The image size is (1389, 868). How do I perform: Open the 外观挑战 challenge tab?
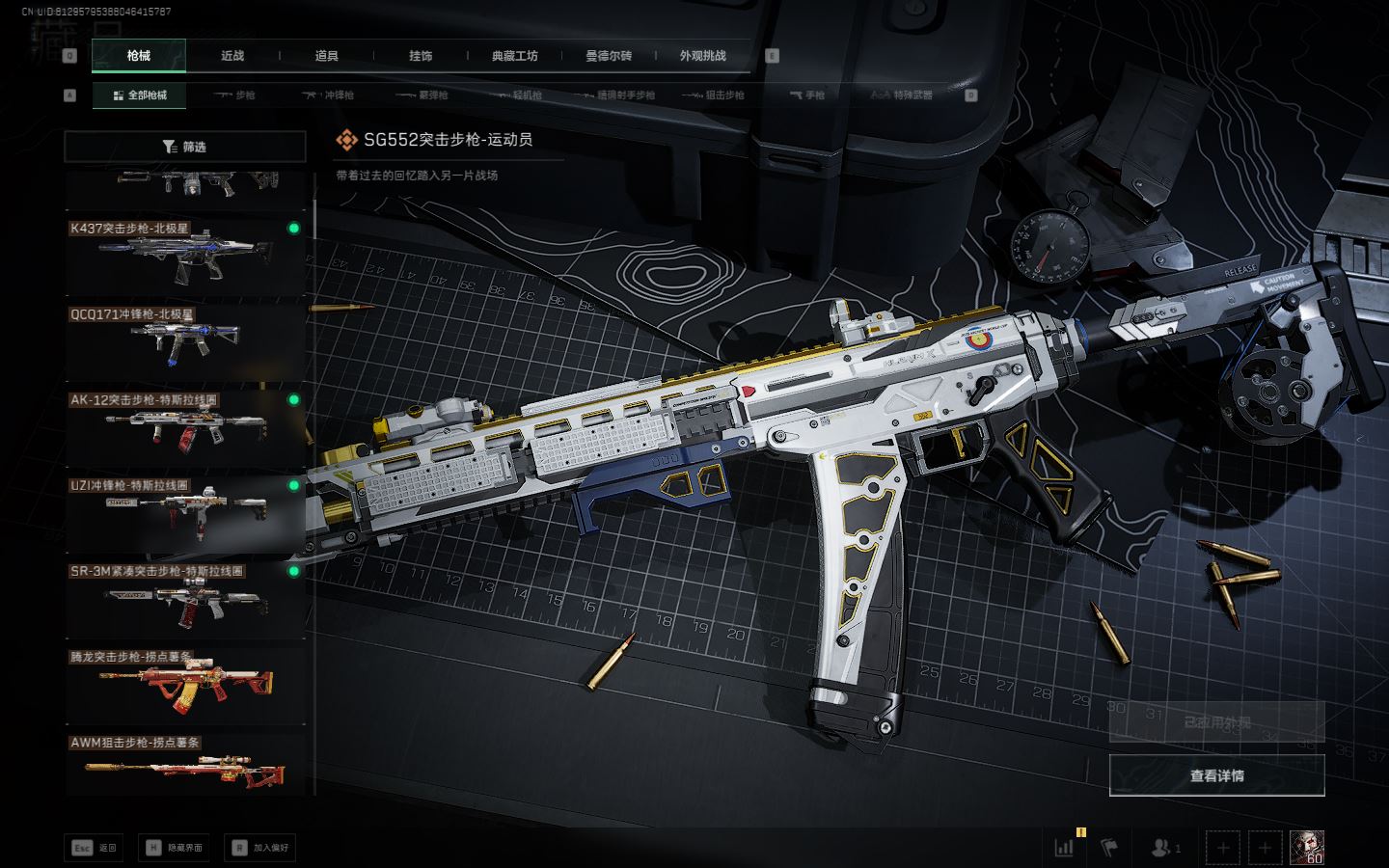point(702,56)
